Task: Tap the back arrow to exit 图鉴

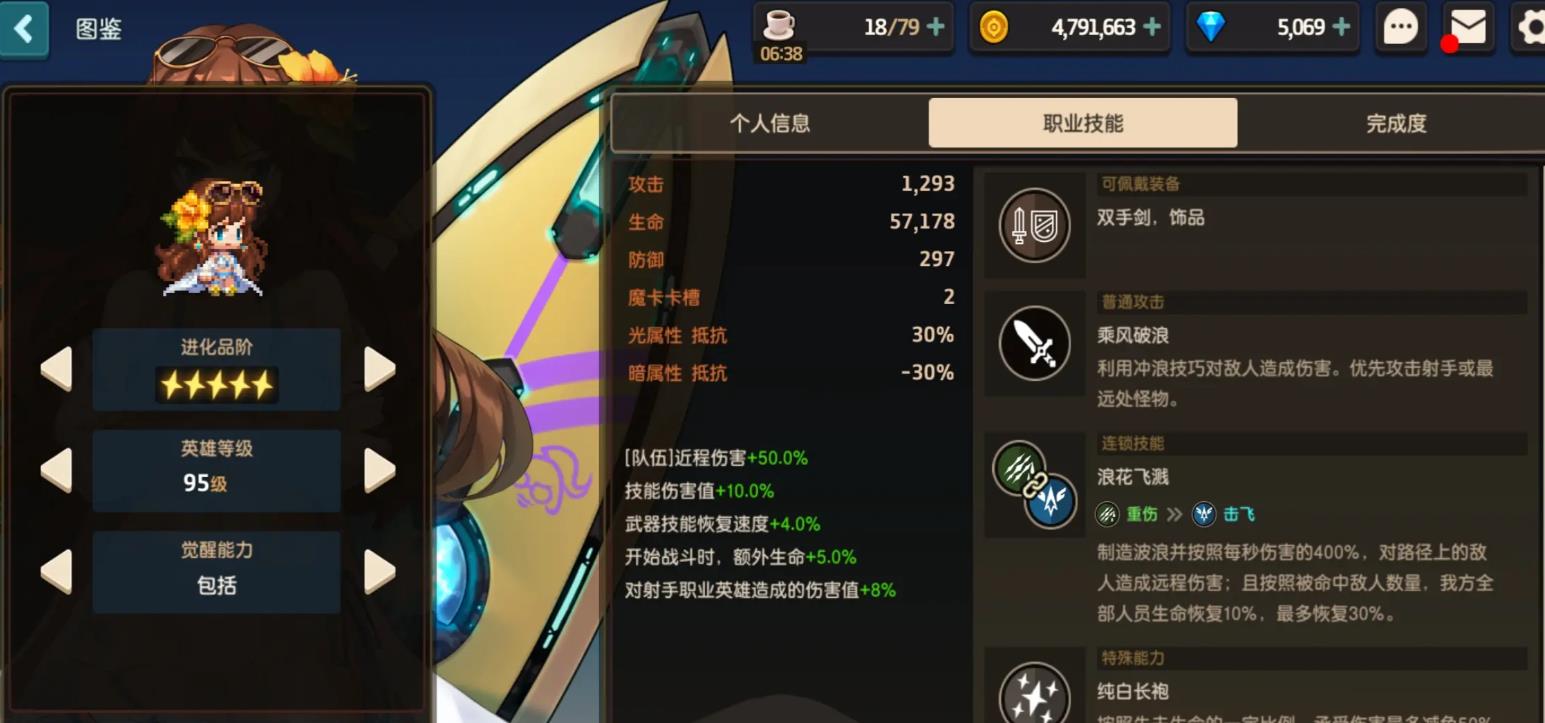Action: tap(25, 28)
